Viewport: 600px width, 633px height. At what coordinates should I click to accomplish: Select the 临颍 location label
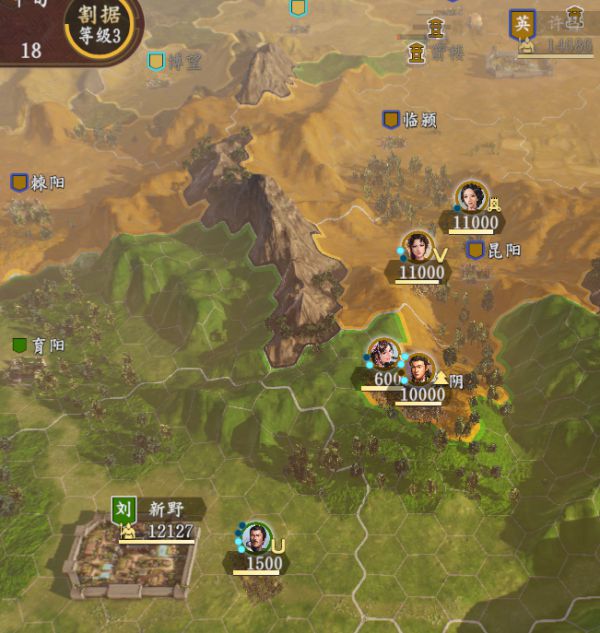click(x=410, y=120)
